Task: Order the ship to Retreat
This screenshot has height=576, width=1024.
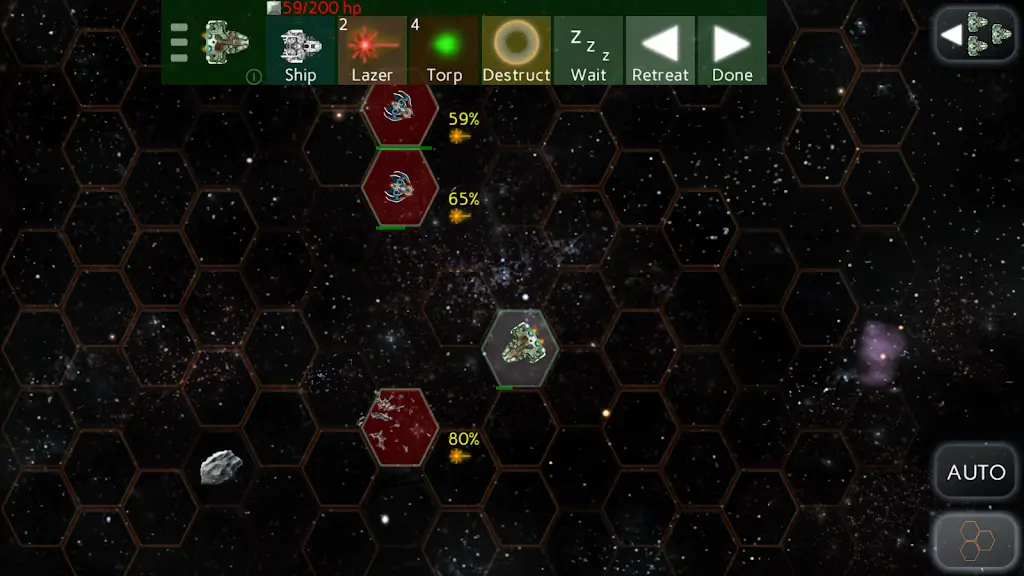Action: pyautogui.click(x=660, y=50)
